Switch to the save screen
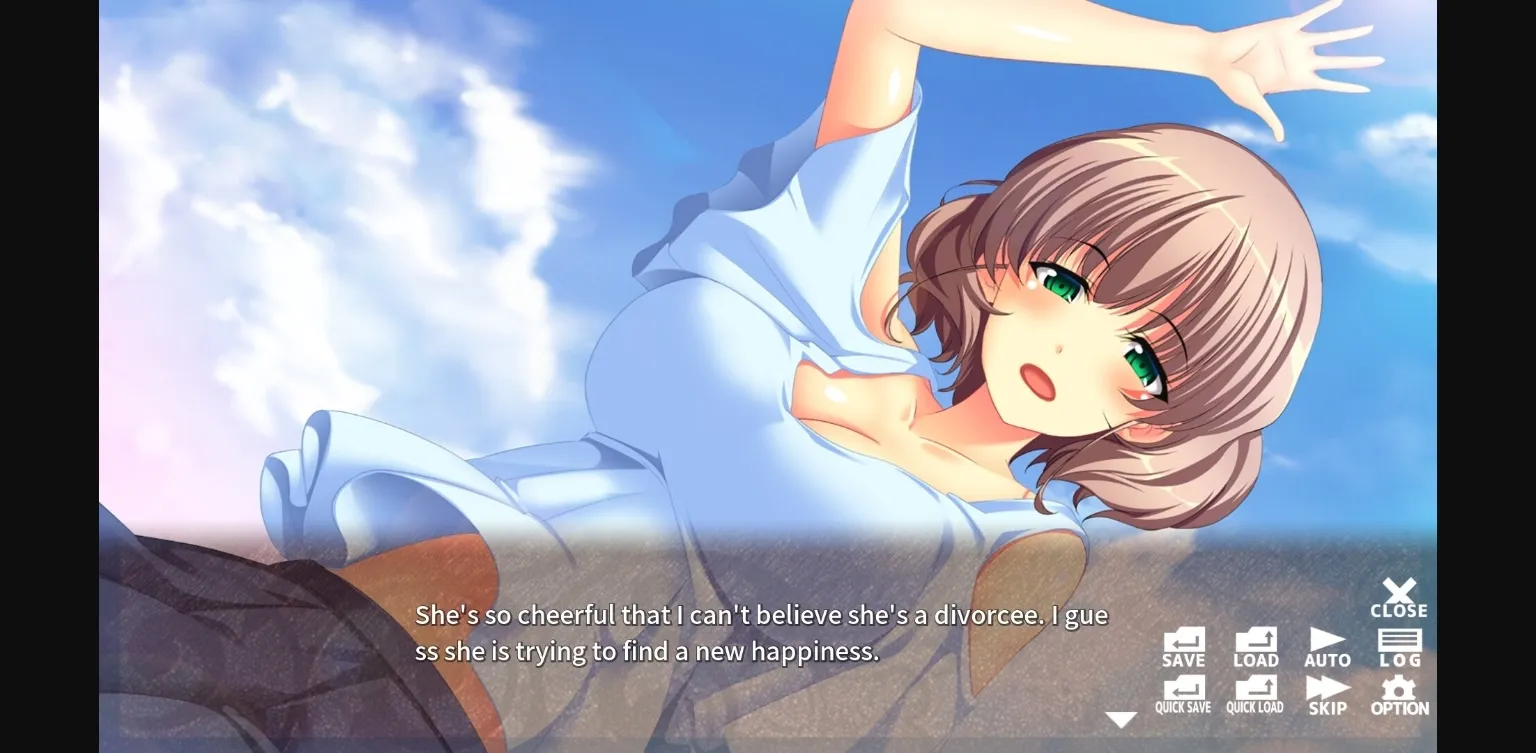1536x753 pixels. click(x=1184, y=645)
